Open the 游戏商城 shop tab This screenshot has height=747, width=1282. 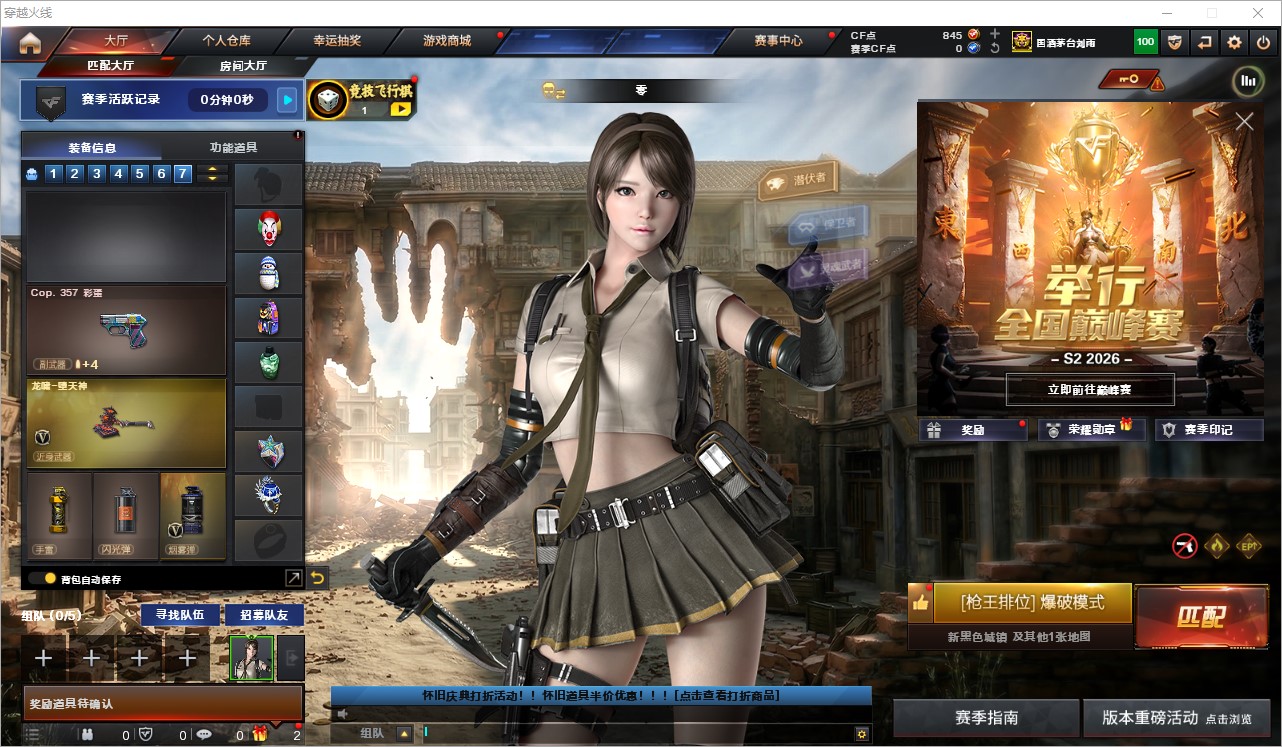point(447,41)
